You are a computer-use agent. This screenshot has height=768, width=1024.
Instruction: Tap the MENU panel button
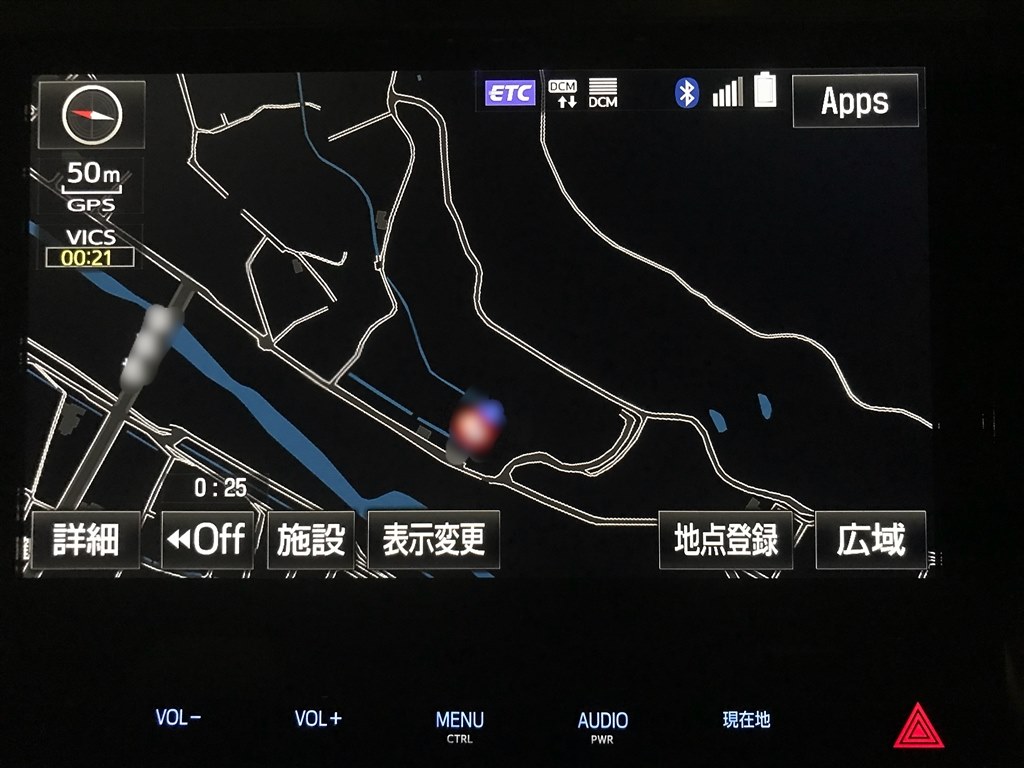(x=460, y=724)
